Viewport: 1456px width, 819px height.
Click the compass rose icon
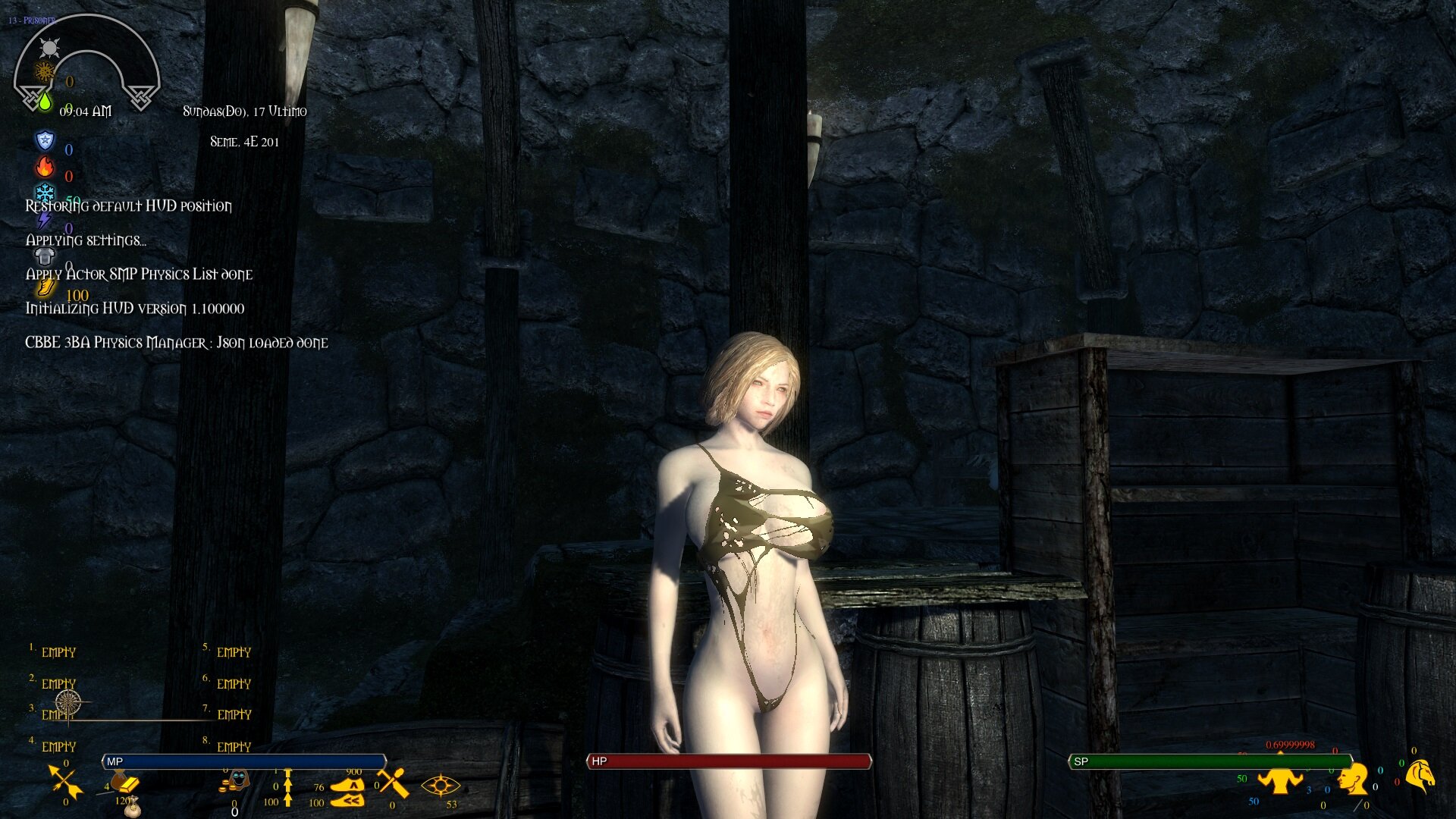pyautogui.click(x=68, y=701)
